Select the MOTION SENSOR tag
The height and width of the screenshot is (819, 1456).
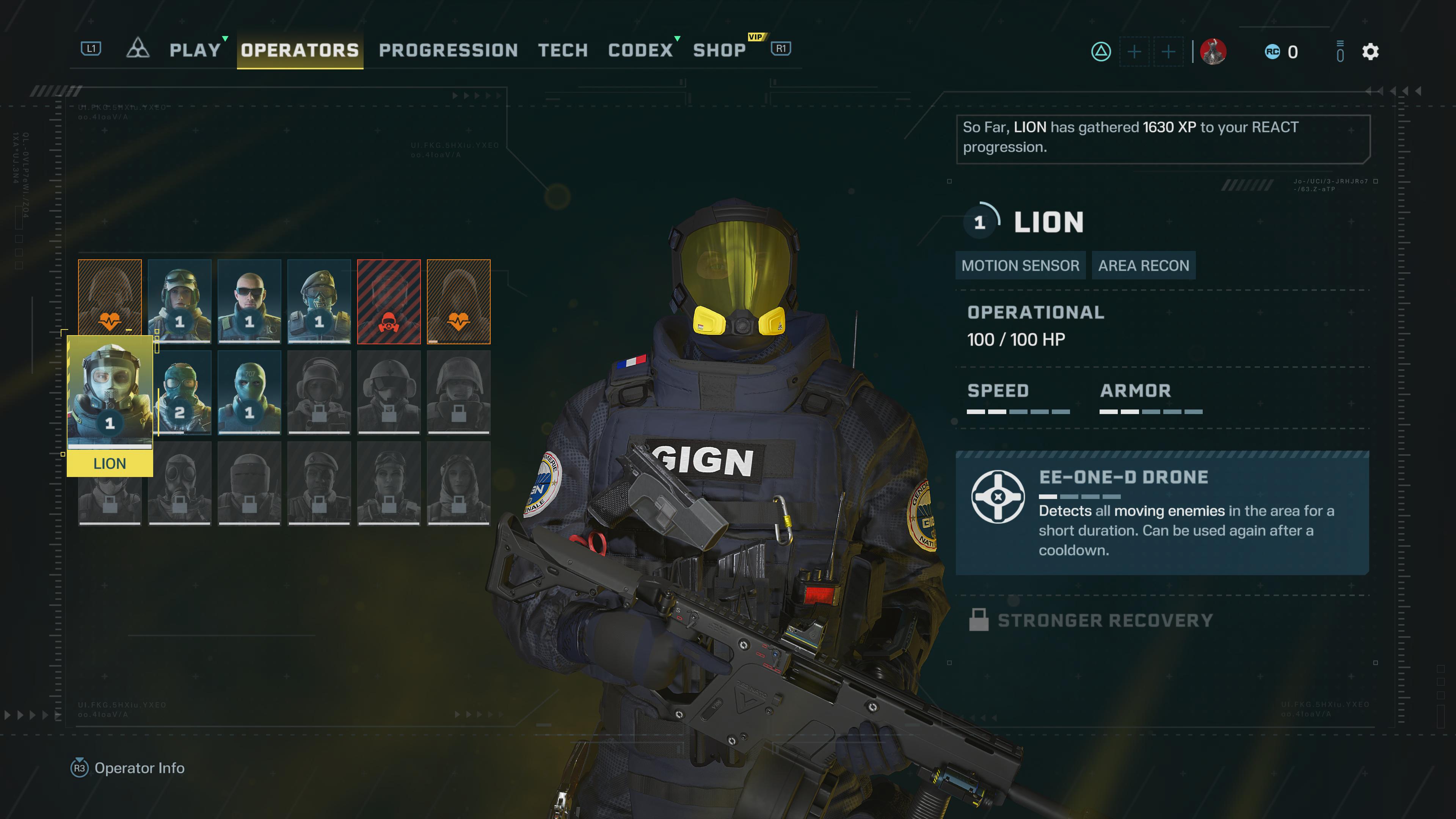coord(1020,266)
